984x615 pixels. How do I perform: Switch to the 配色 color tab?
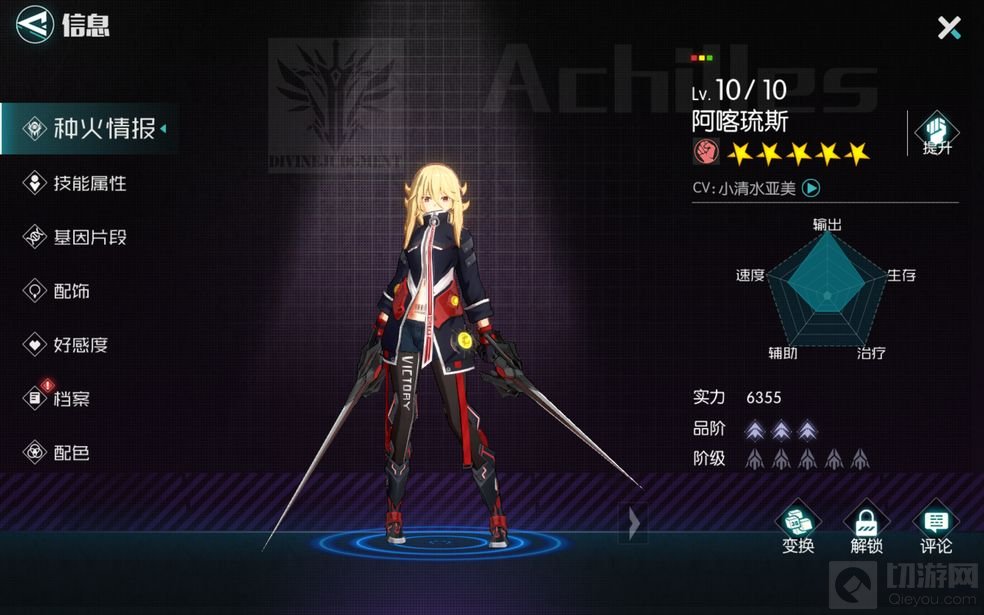(x=58, y=453)
